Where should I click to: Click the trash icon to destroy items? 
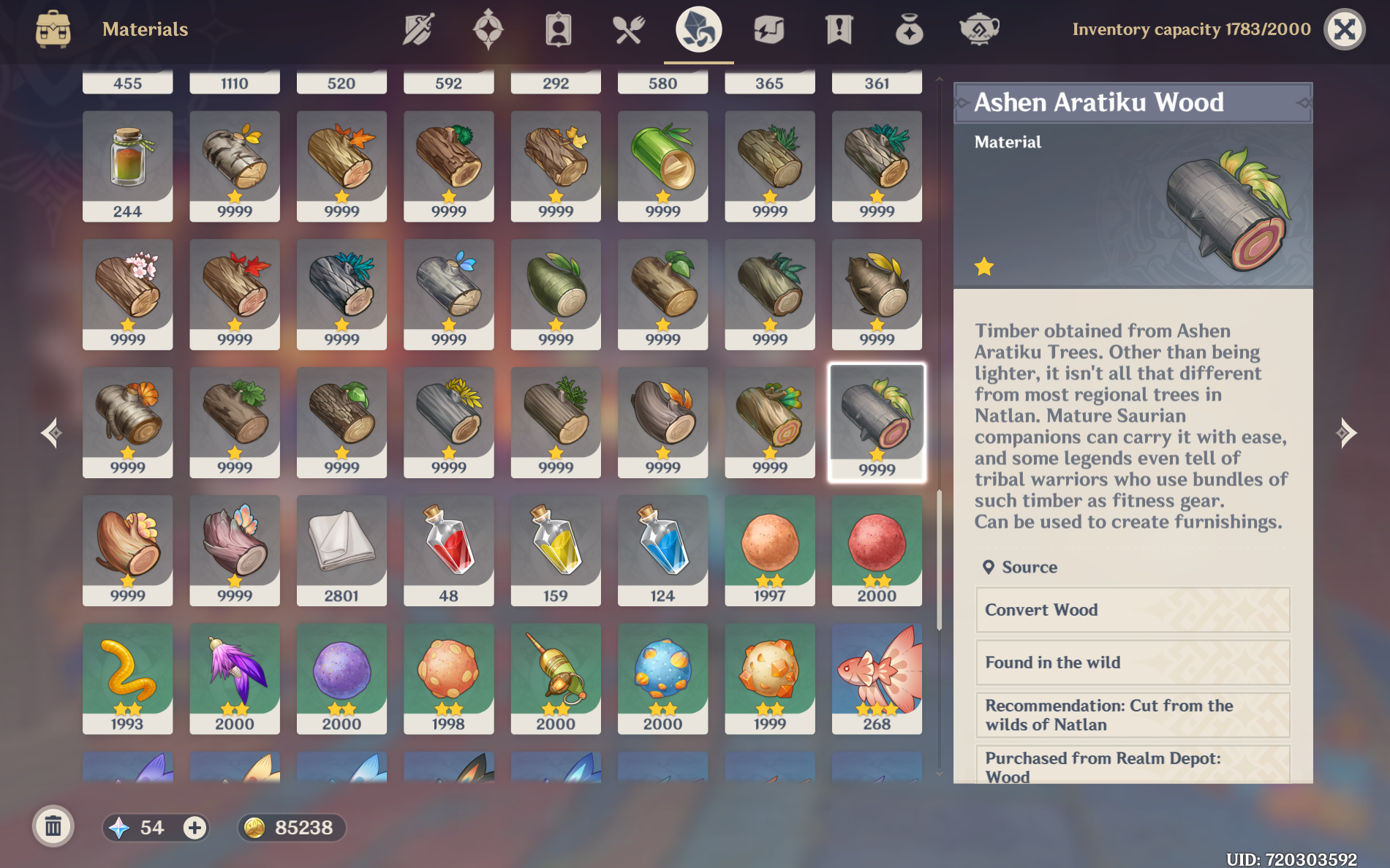[x=52, y=827]
